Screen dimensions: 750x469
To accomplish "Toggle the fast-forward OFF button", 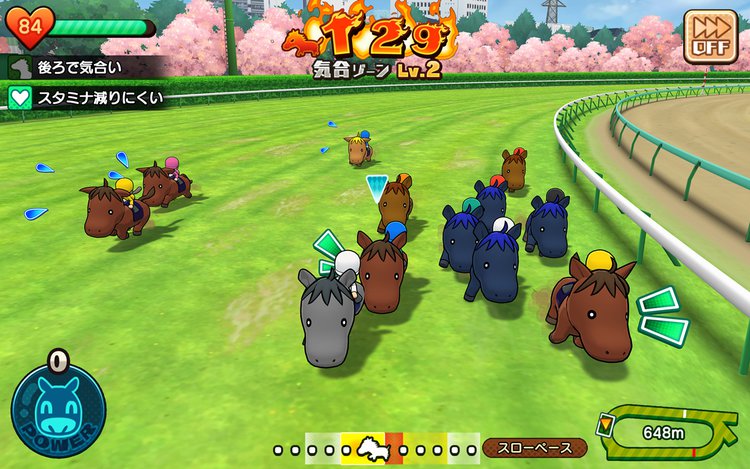I will pos(709,37).
